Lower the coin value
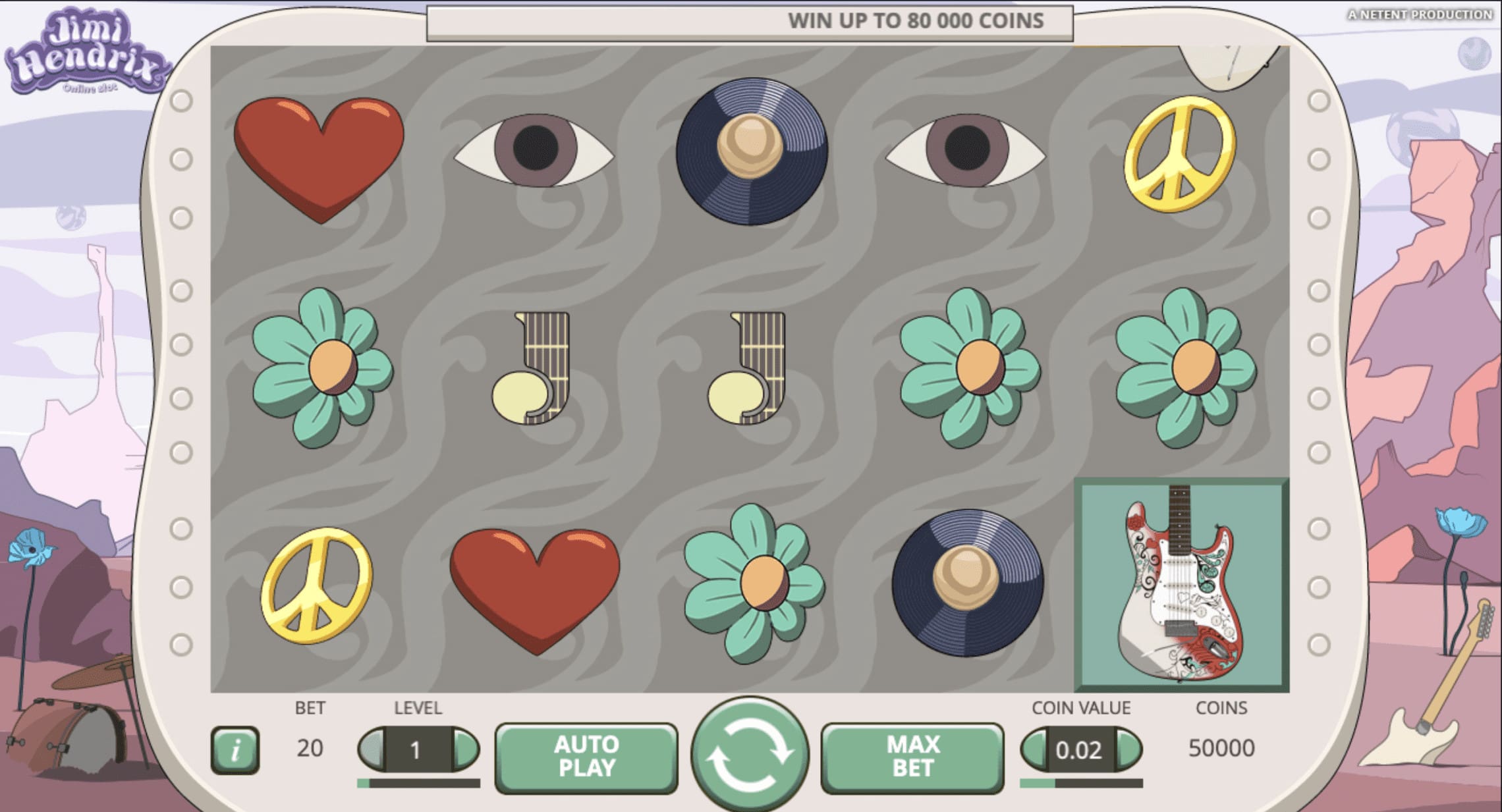This screenshot has height=812, width=1502. coord(1034,749)
